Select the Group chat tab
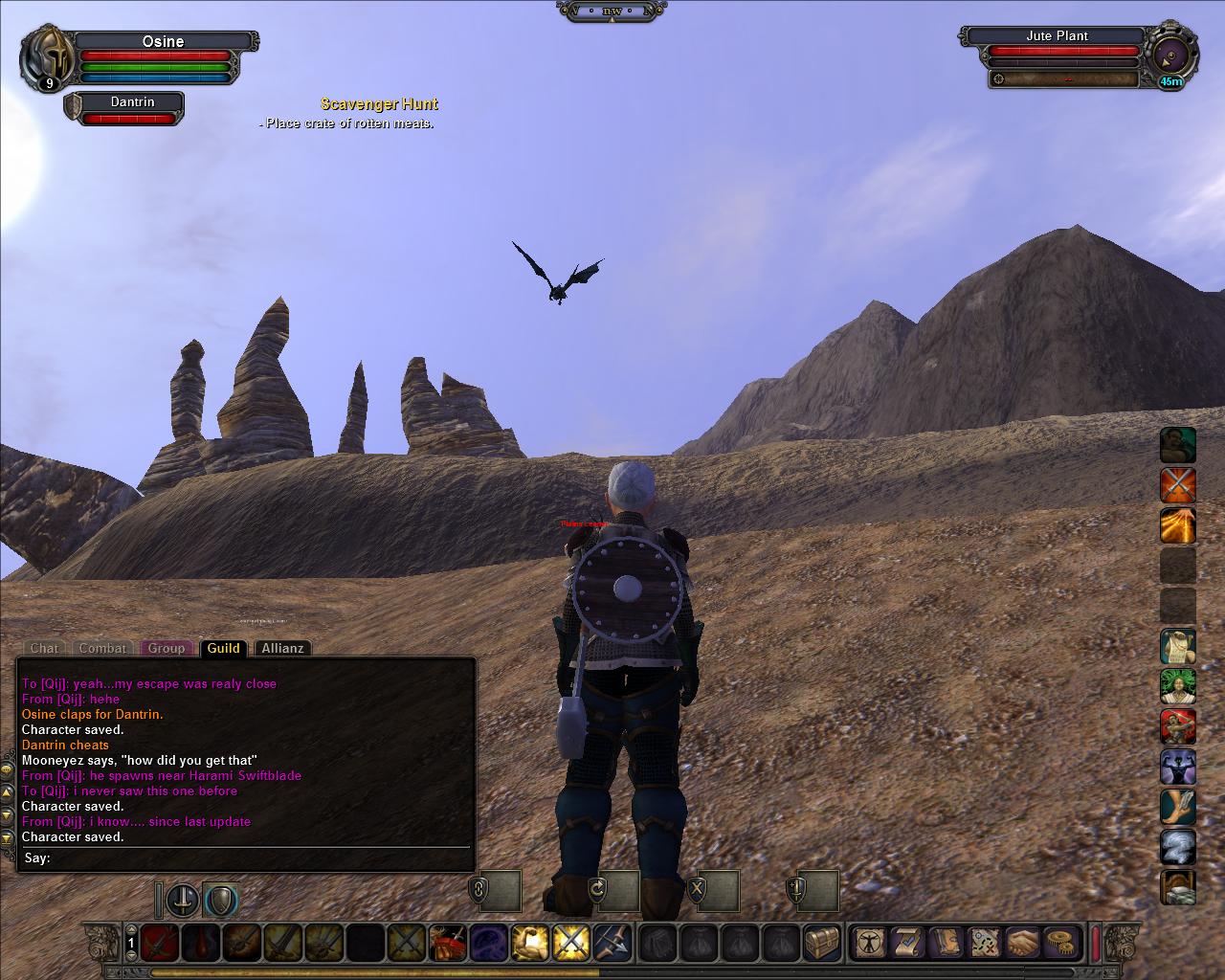 [x=166, y=648]
